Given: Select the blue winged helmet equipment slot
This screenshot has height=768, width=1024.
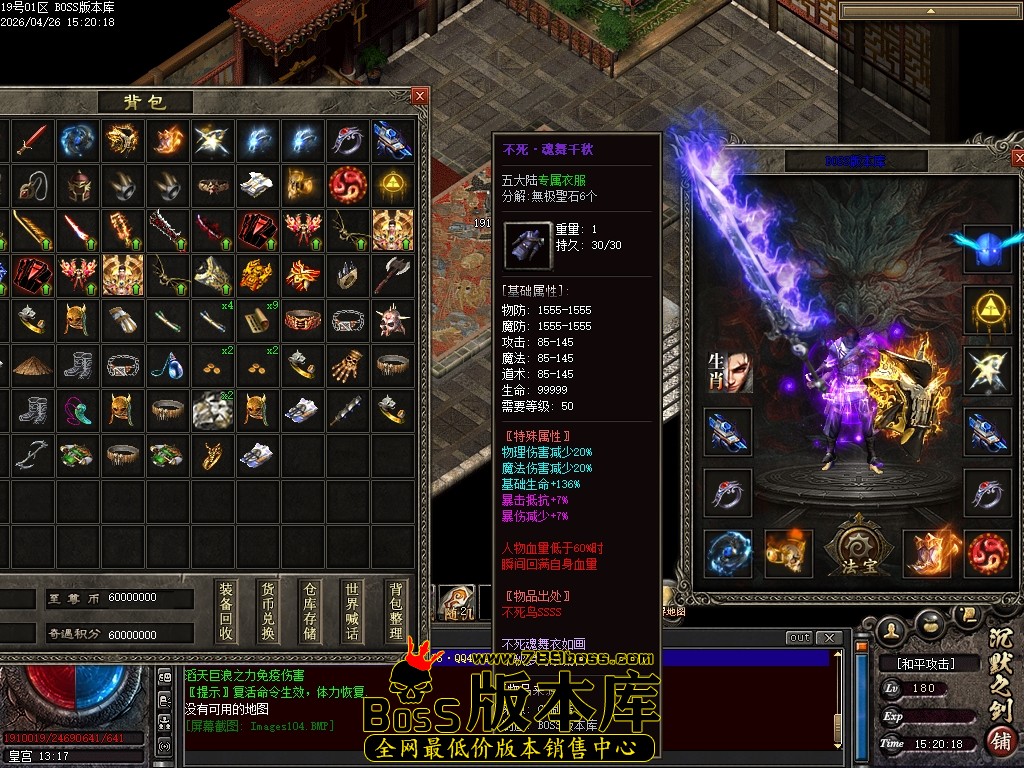Looking at the screenshot, I should [988, 247].
